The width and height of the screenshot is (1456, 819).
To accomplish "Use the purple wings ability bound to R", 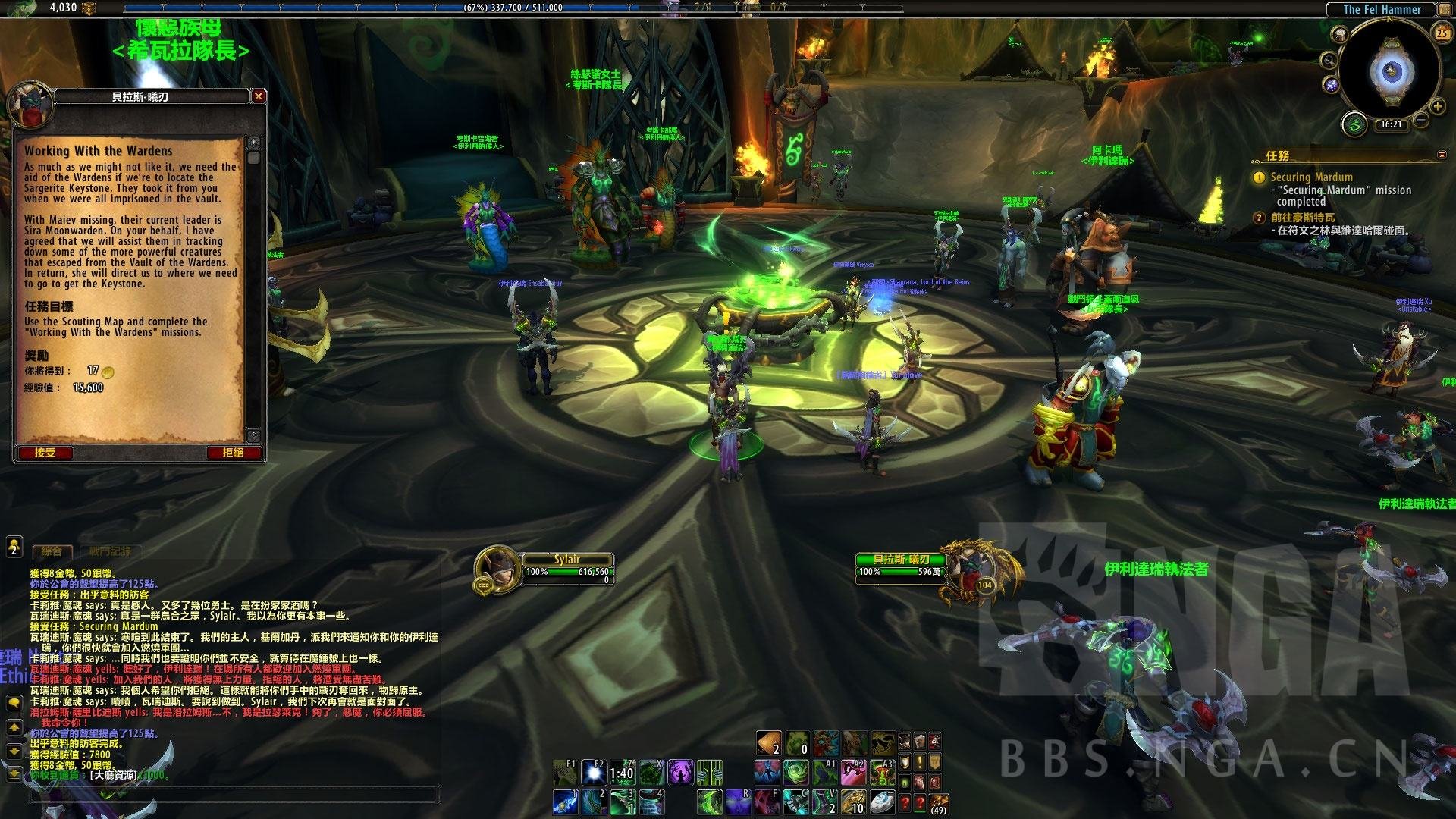I will 738,801.
